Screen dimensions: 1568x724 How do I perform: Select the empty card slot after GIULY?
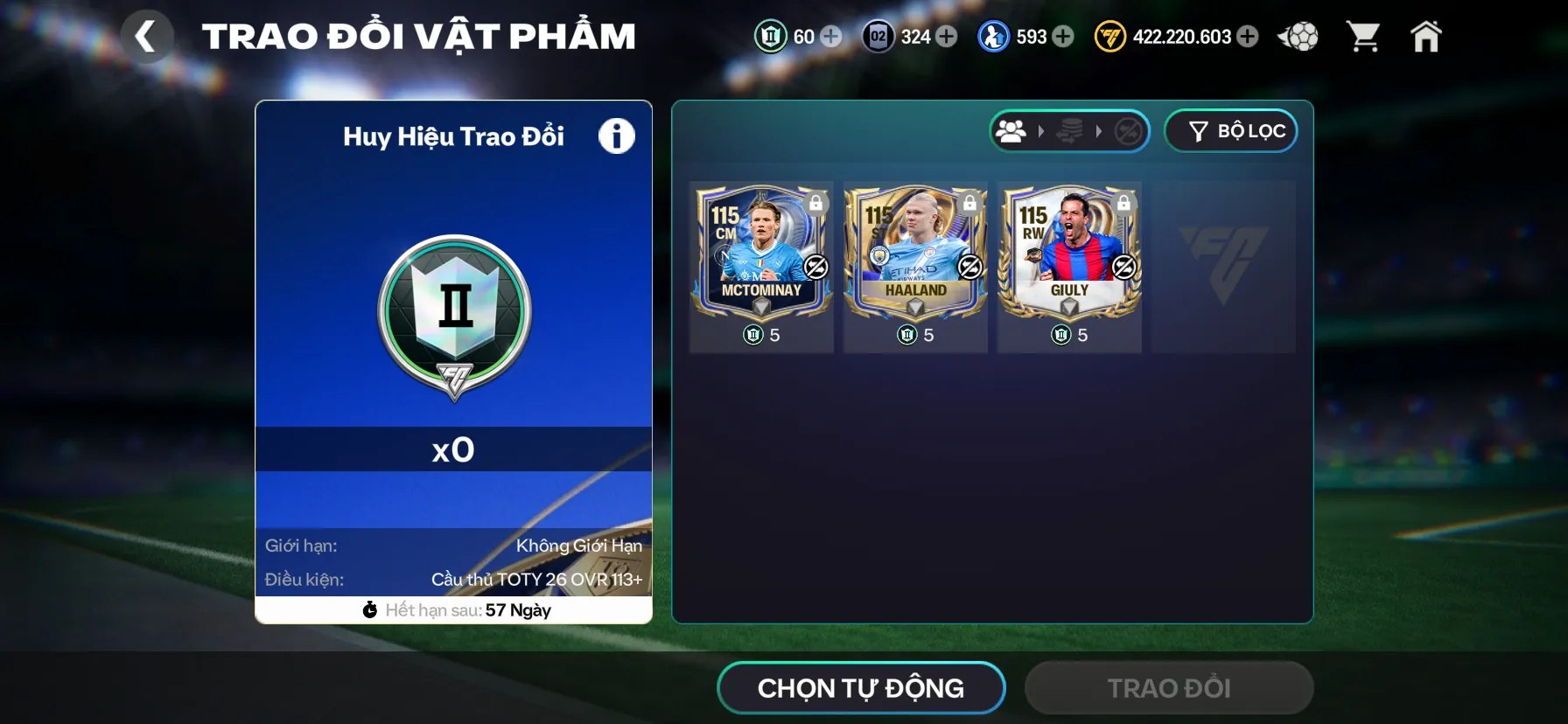tap(1222, 267)
